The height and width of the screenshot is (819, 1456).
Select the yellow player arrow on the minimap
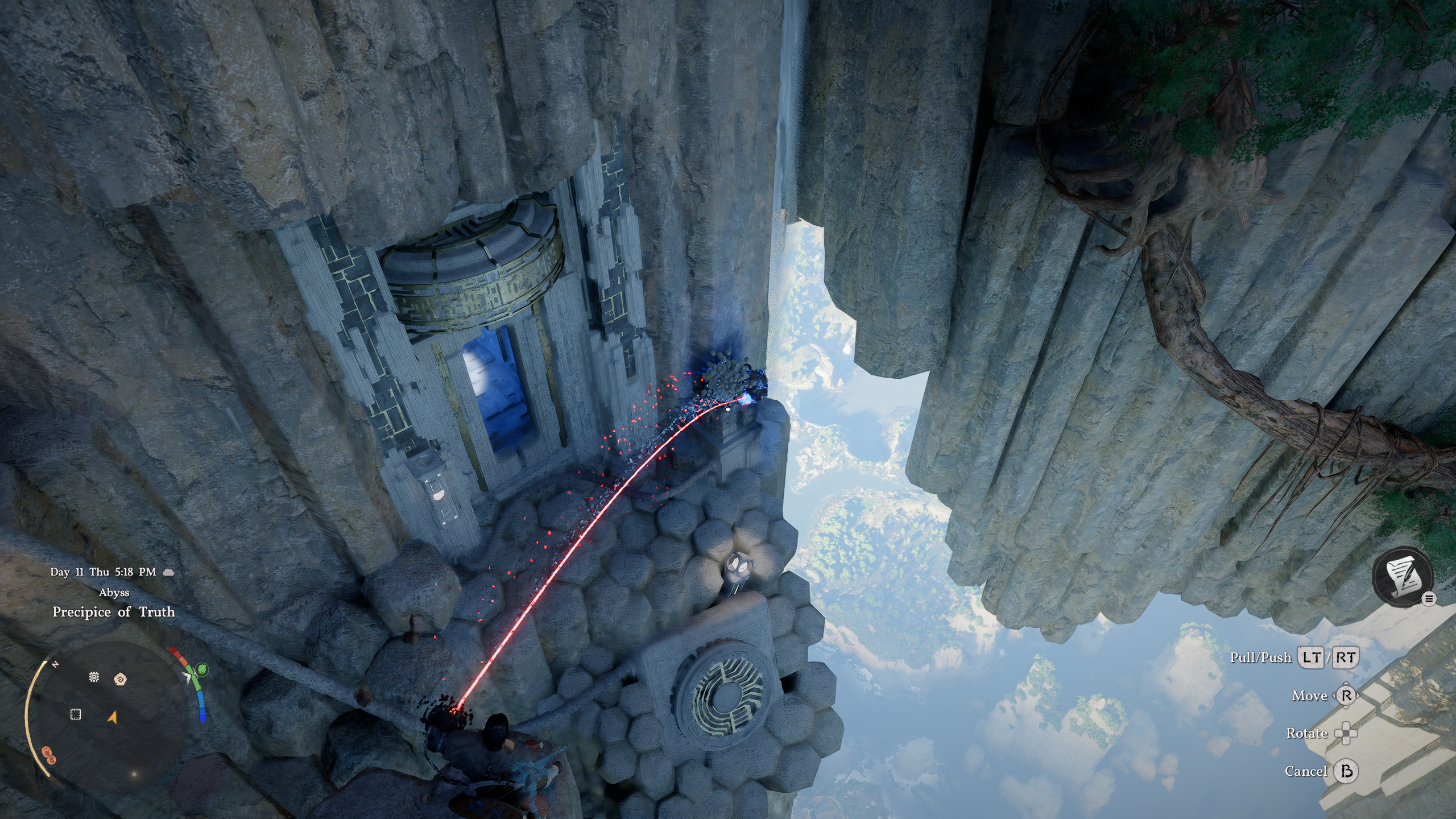(112, 718)
